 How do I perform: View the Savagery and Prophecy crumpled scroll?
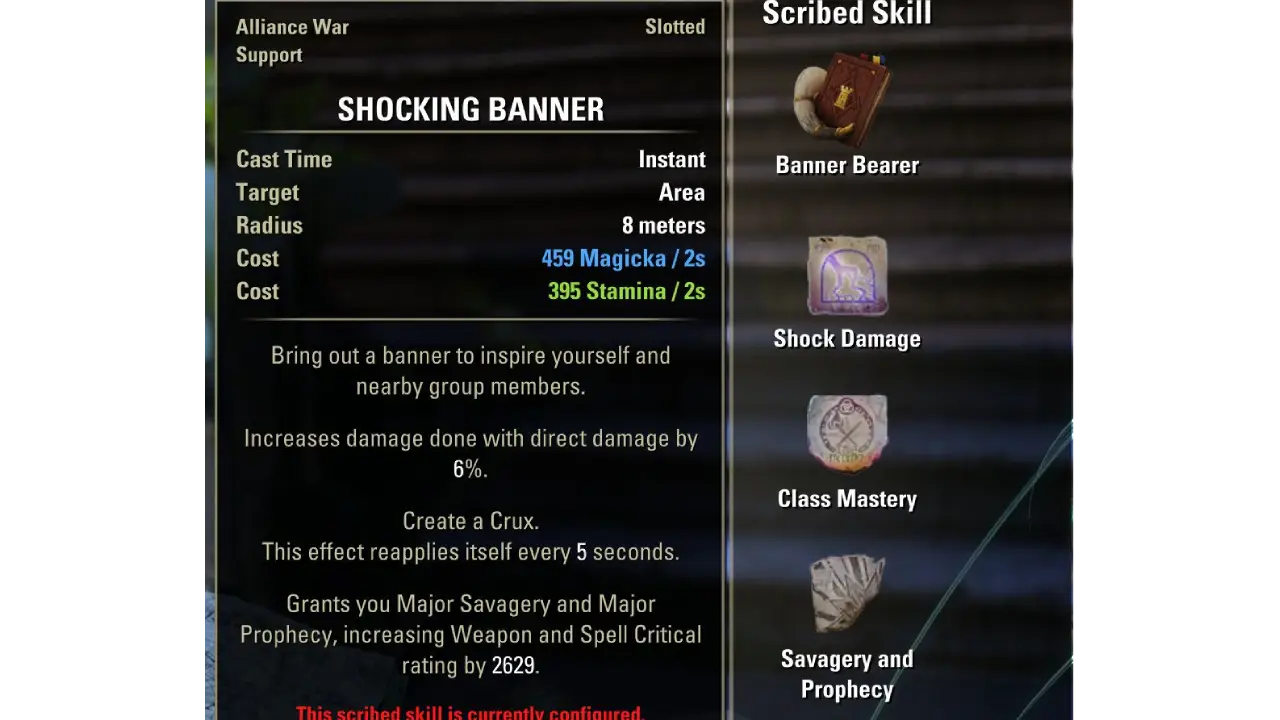click(847, 594)
